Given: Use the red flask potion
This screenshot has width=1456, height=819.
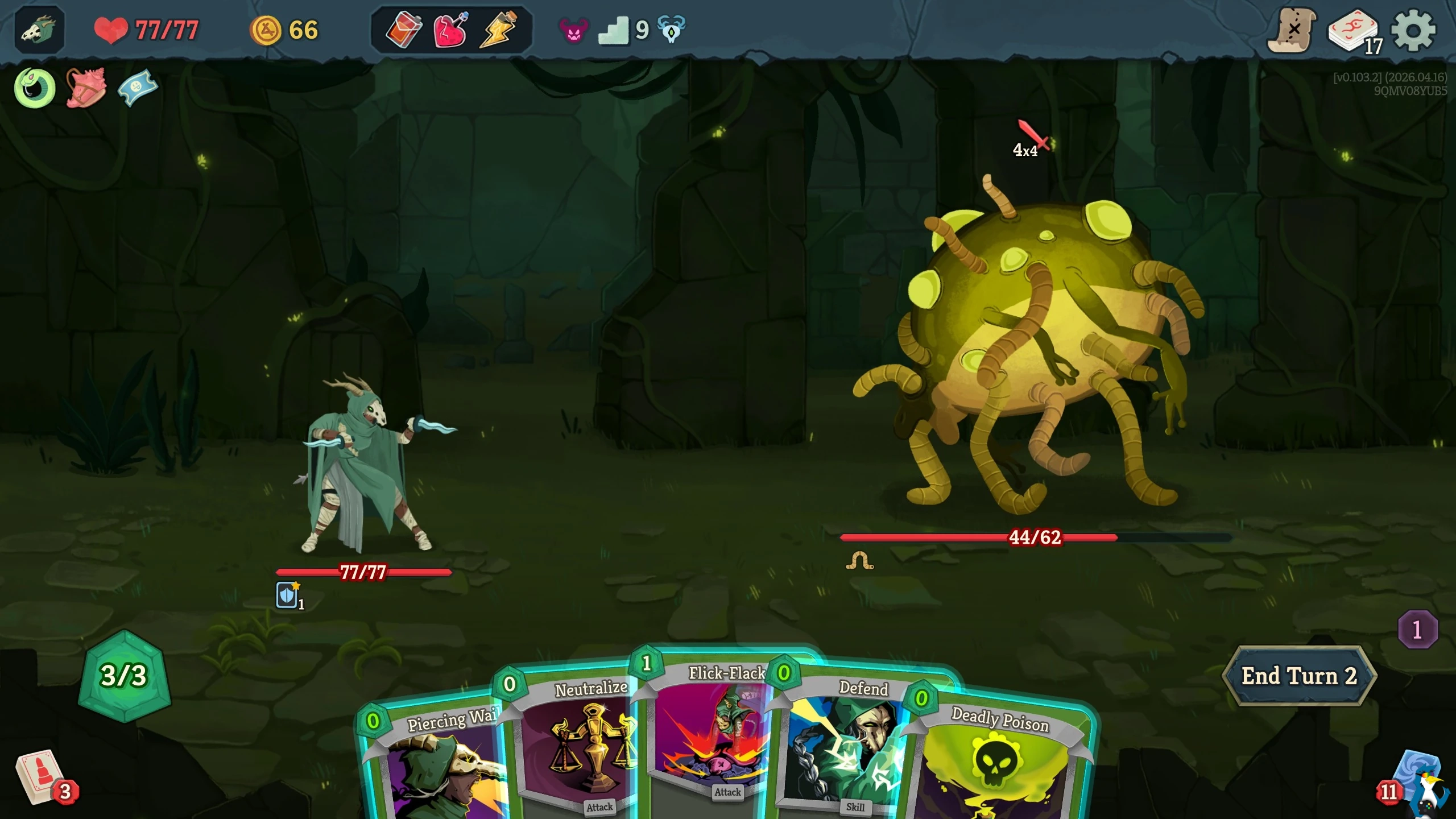Looking at the screenshot, I should point(404,30).
